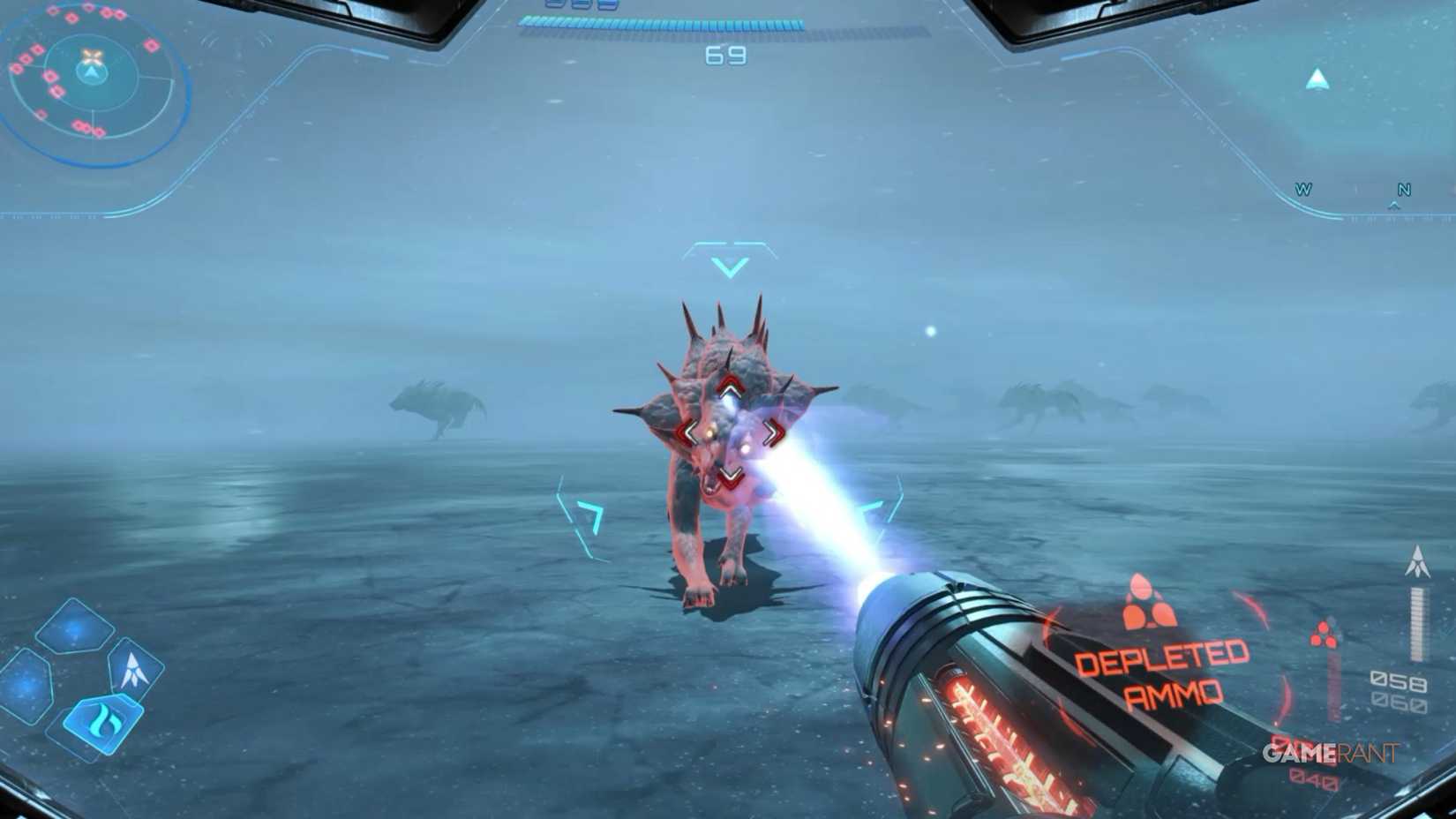Select the N compass marker
Screen dimensions: 1456x819
tap(1402, 188)
